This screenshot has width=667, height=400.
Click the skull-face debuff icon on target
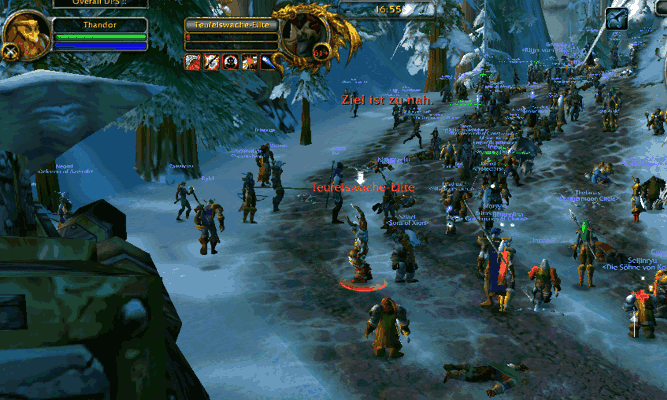(x=230, y=62)
